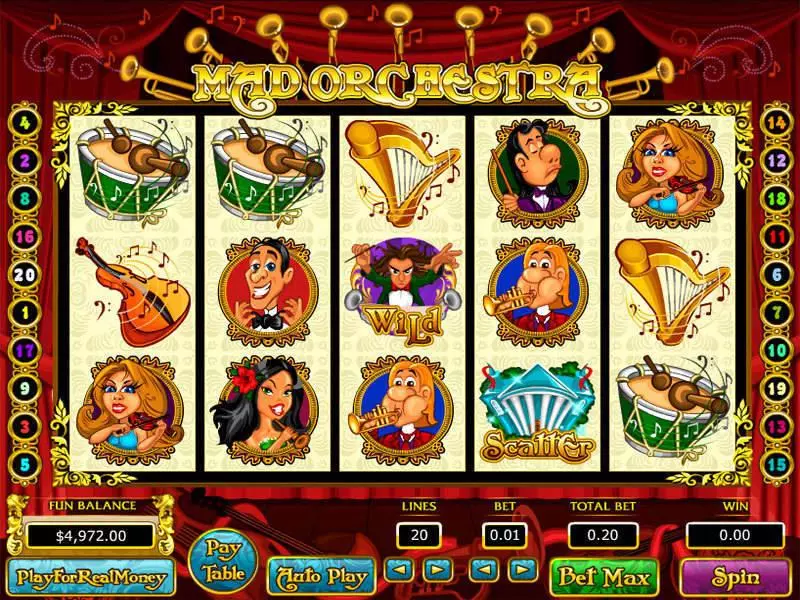Increase the number of lines with right arrow
This screenshot has width=800, height=600.
[437, 570]
